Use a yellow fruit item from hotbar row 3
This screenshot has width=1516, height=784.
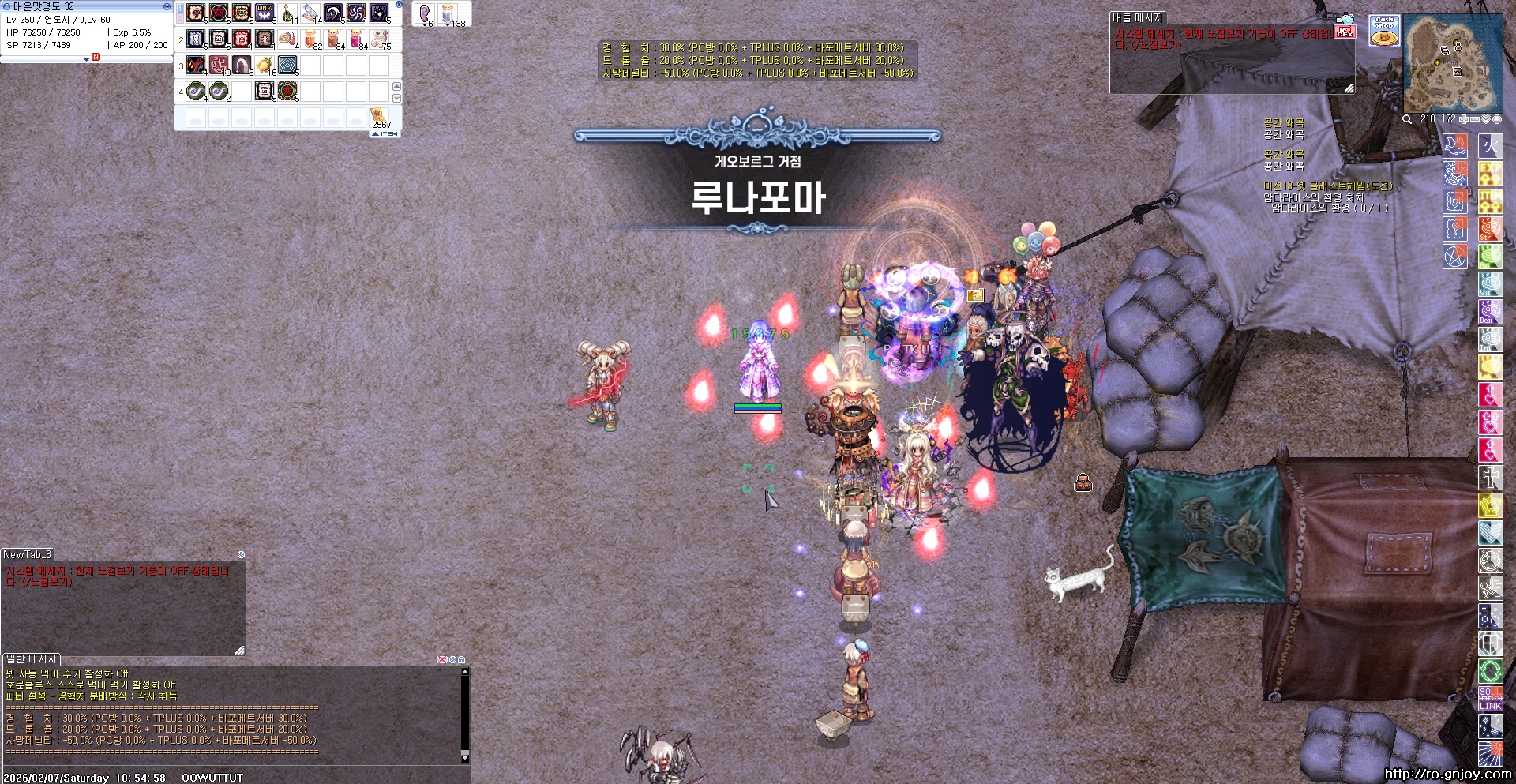coord(263,65)
